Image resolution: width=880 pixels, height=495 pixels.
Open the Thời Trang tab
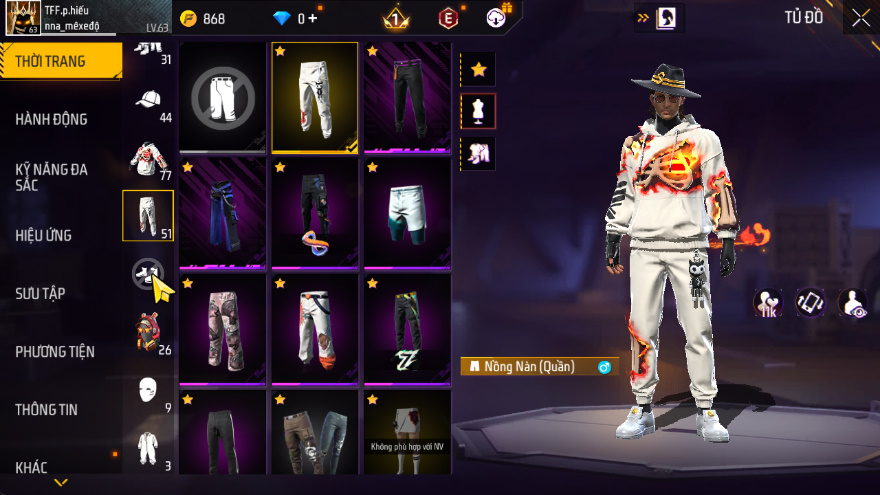60,61
